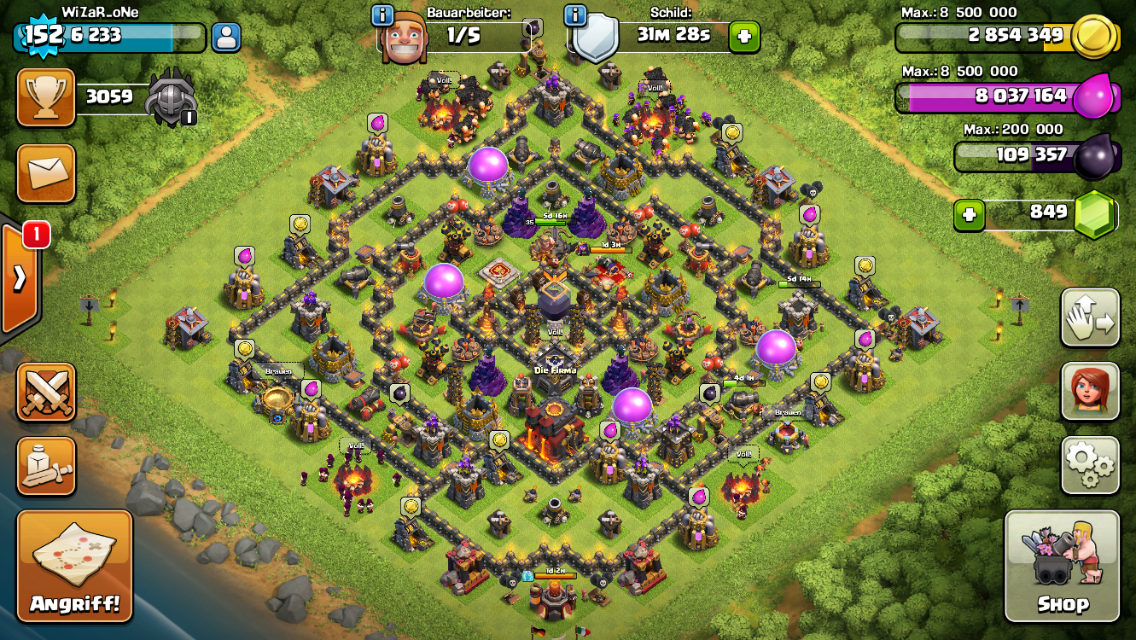1136x640 pixels.
Task: Buy gems with the green plus
Action: 968,214
